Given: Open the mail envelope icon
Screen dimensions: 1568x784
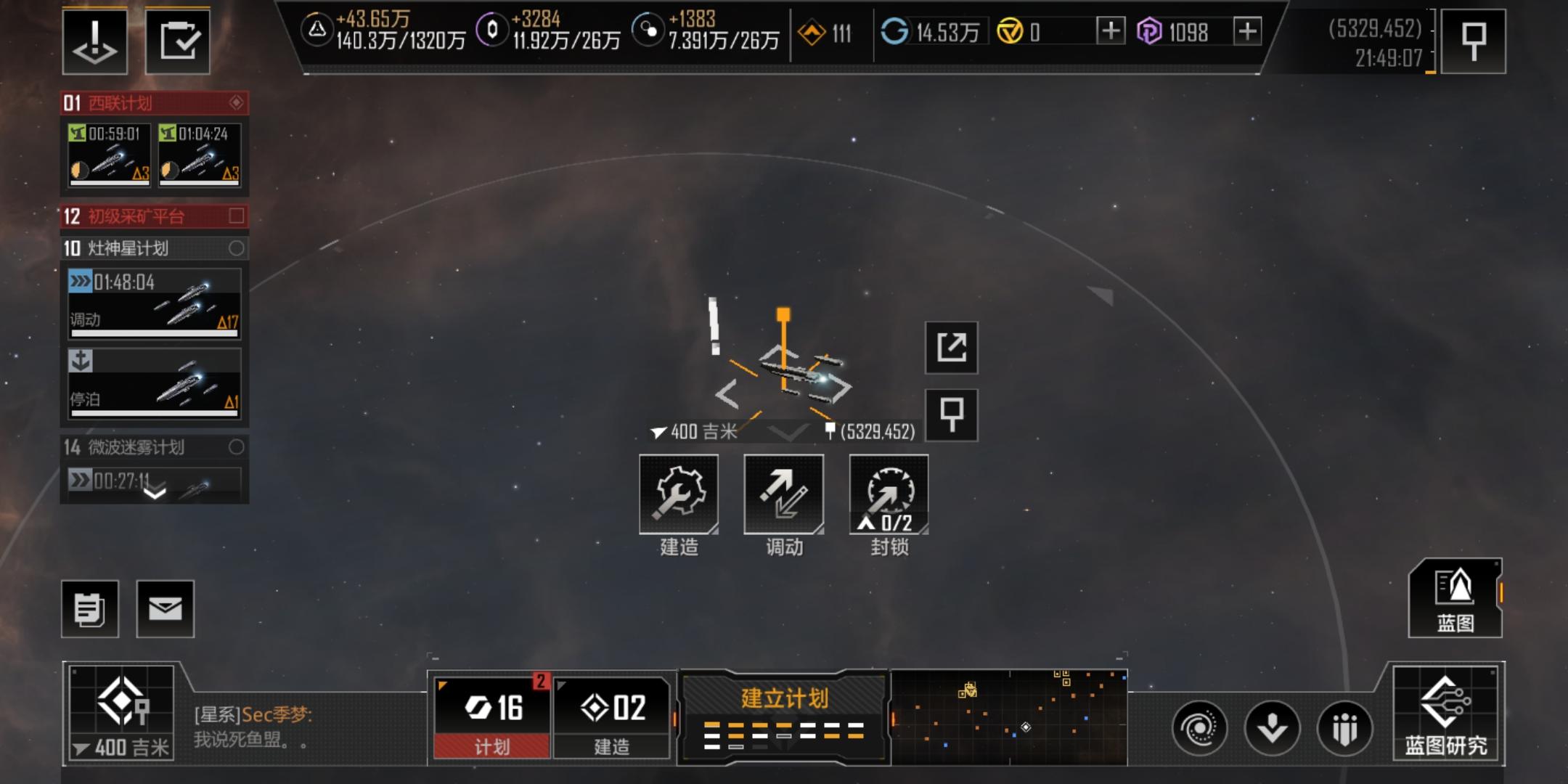Looking at the screenshot, I should tap(166, 609).
